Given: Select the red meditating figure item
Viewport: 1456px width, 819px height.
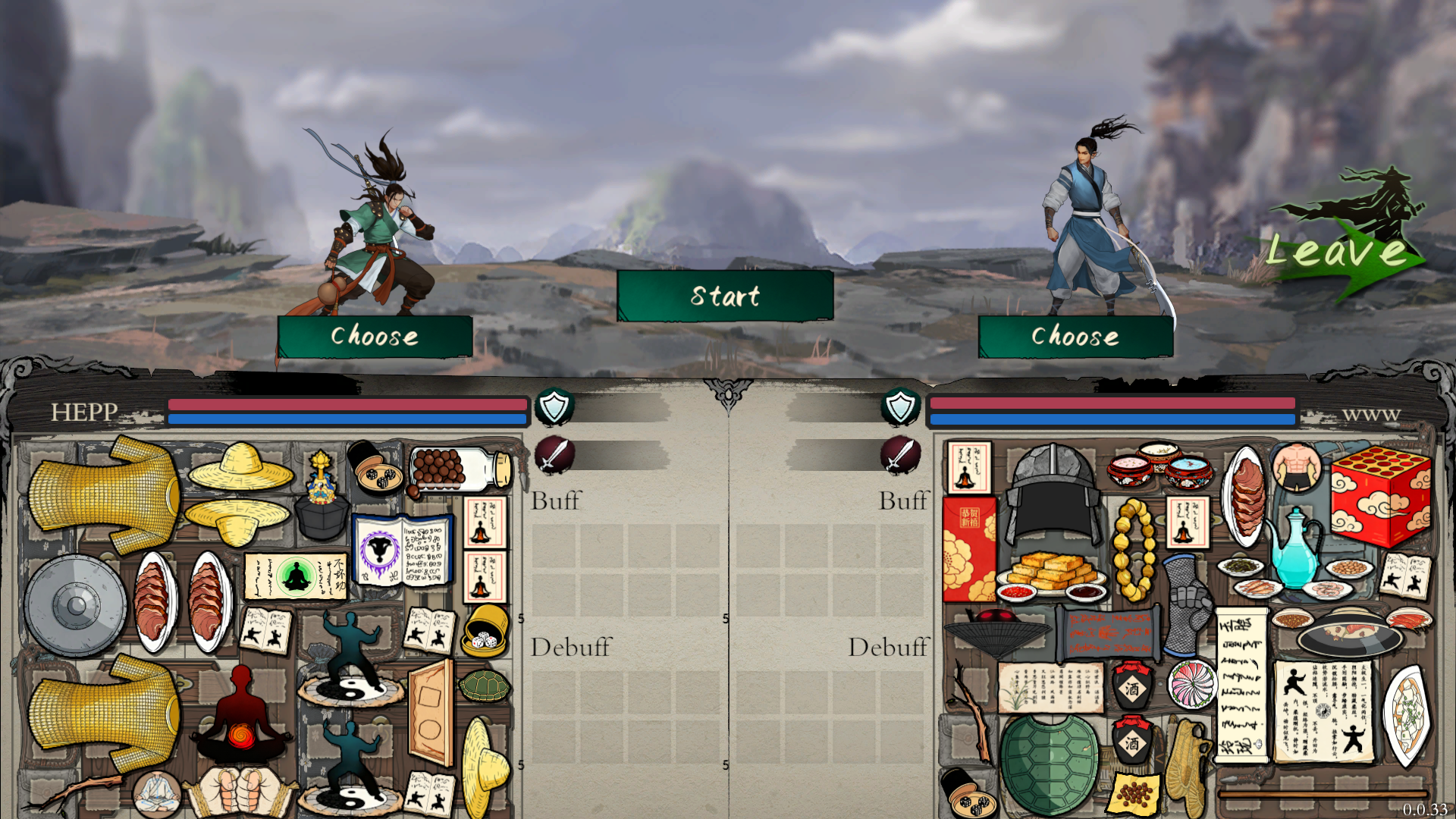Looking at the screenshot, I should 241,717.
